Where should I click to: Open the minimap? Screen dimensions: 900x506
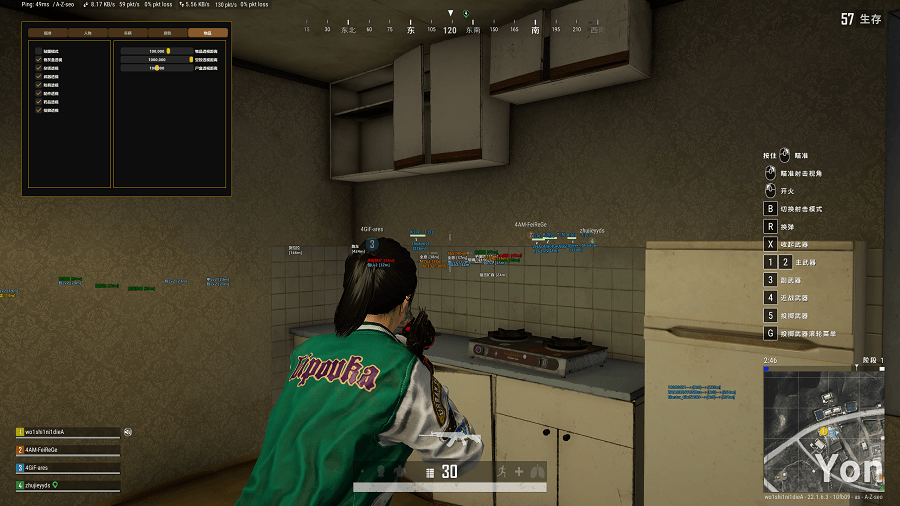point(824,430)
